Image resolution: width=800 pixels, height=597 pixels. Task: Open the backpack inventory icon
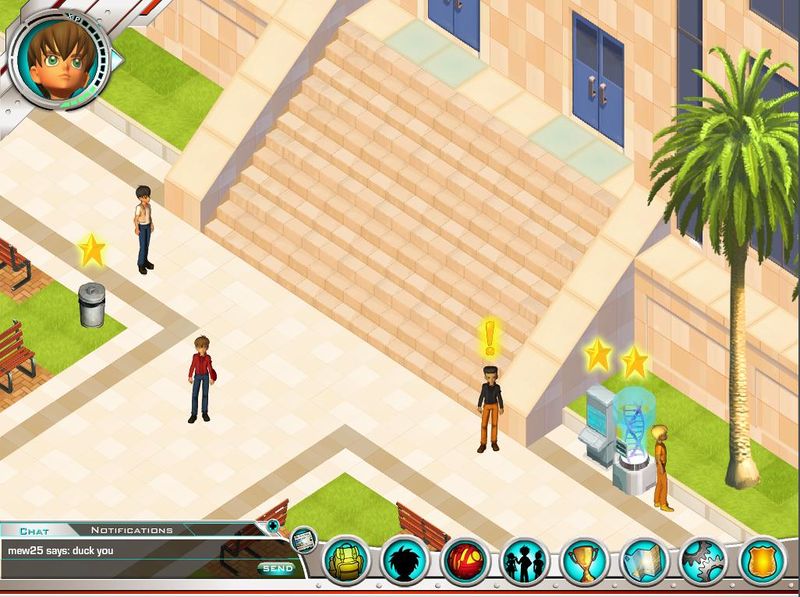347,562
